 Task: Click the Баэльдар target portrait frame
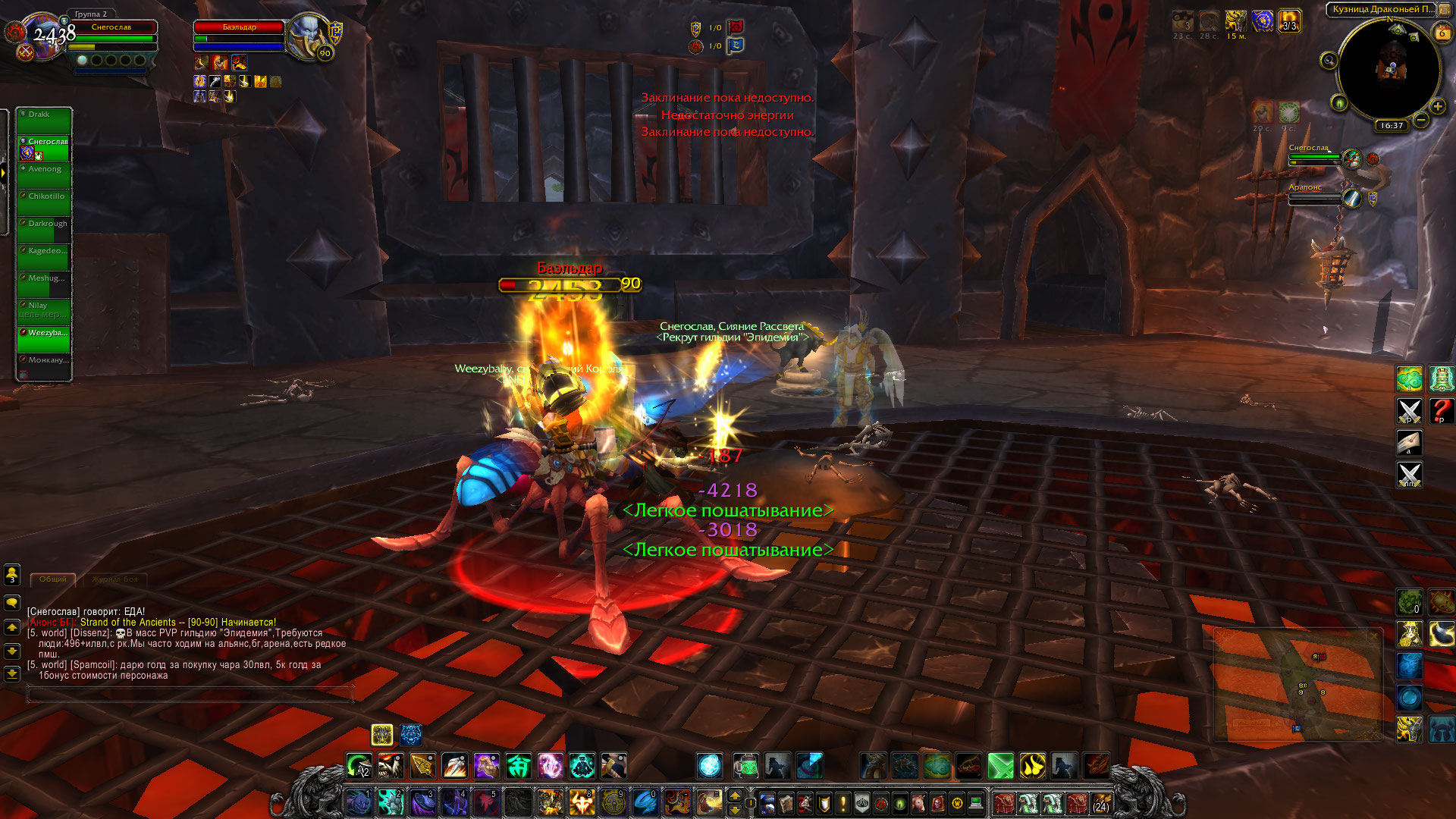308,36
